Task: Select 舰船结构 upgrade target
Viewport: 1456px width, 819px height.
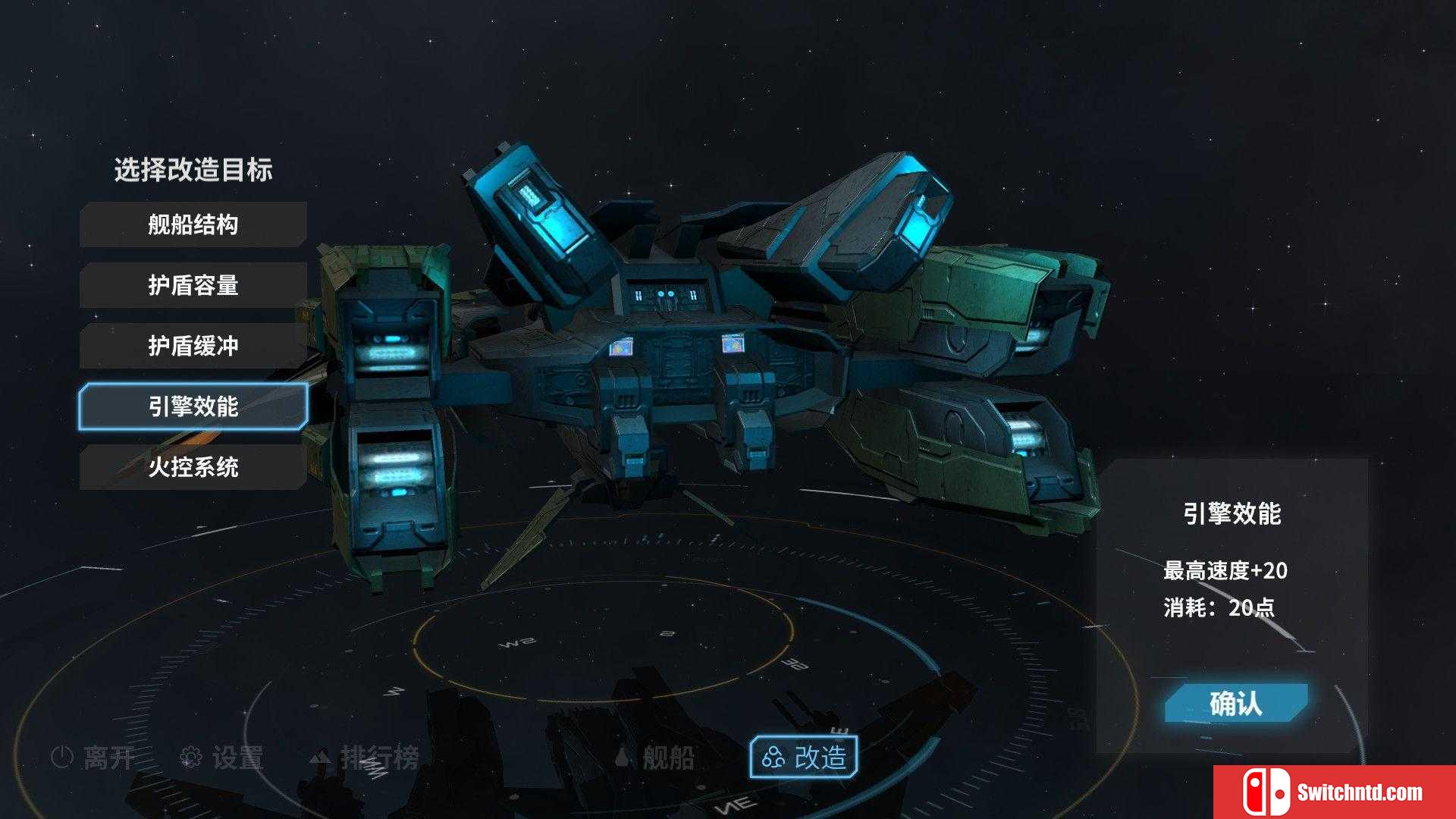Action: (x=193, y=224)
